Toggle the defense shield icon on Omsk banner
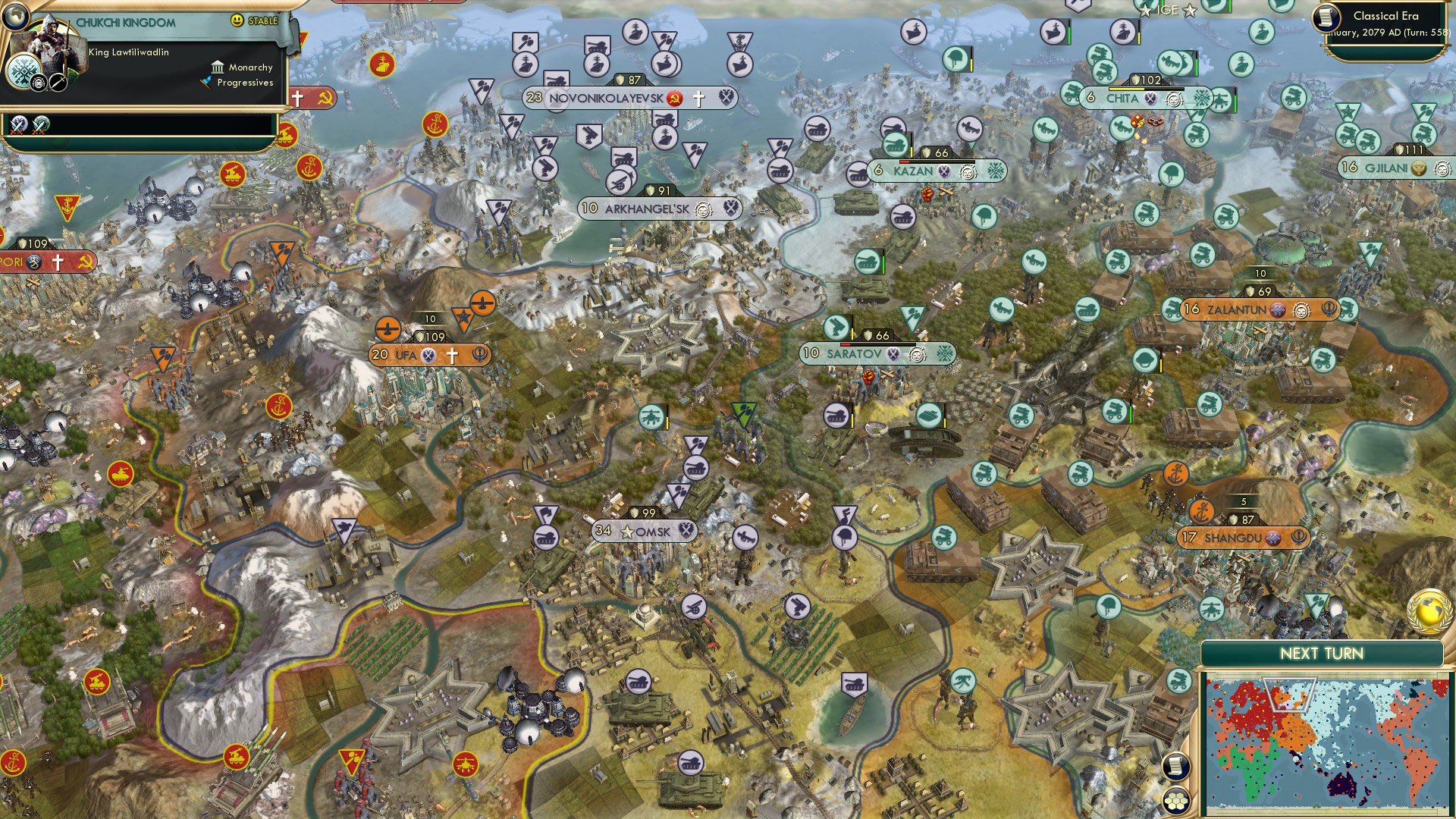The width and height of the screenshot is (1456, 819). click(x=634, y=513)
